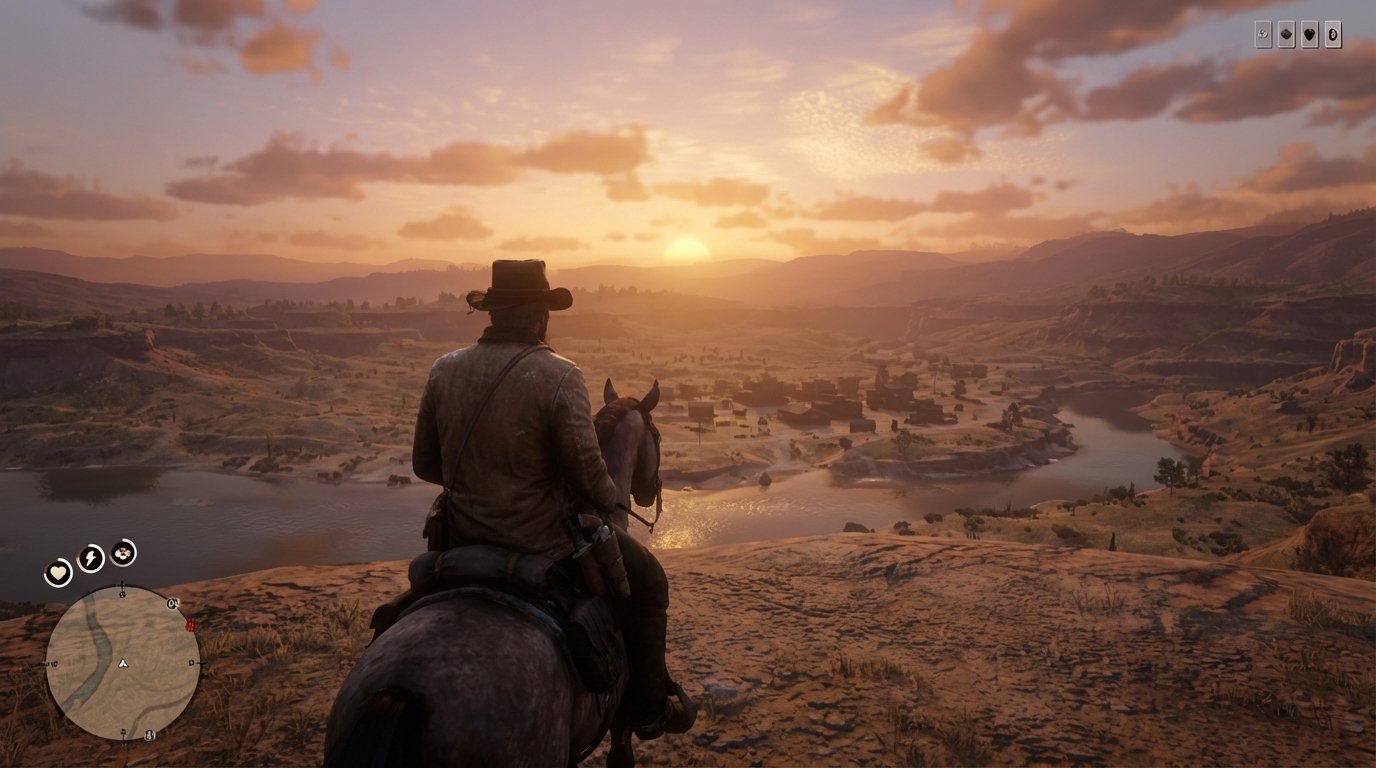Click the square marker on the minimap's right edge
The image size is (1376, 768).
(191, 662)
